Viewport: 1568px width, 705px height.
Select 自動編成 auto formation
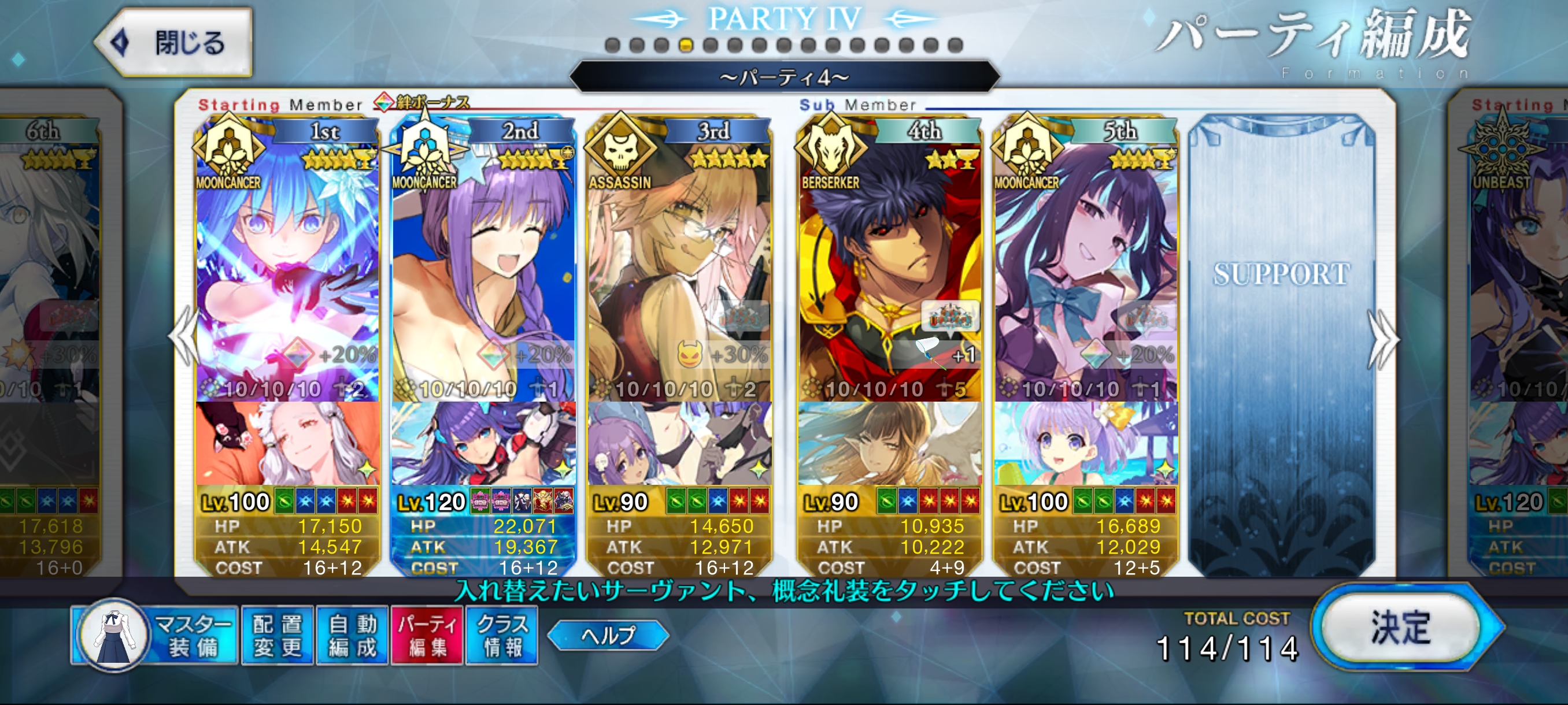point(353,635)
